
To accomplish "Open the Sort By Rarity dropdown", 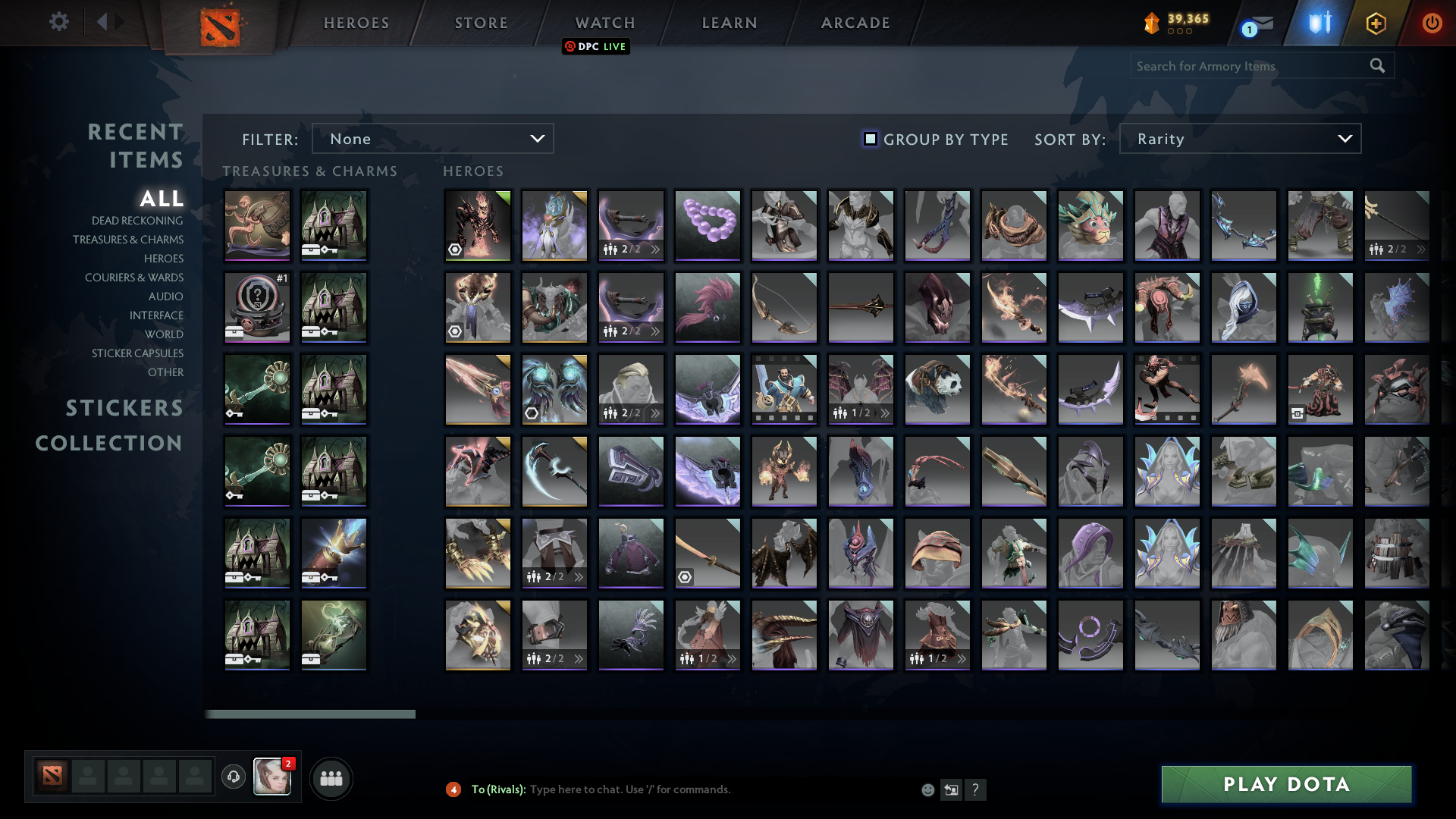I will tap(1239, 139).
